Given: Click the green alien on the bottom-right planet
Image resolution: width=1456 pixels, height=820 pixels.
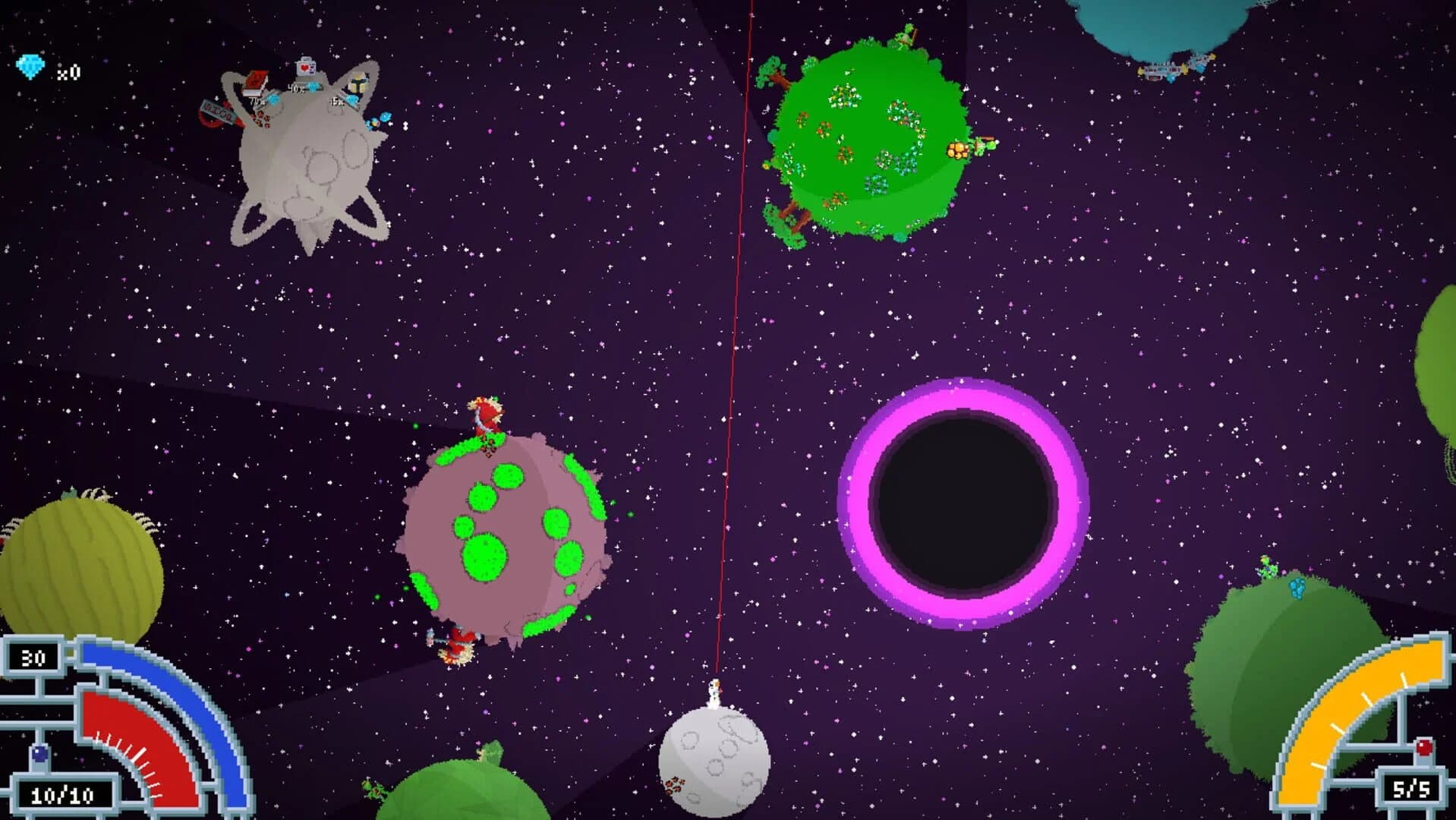Looking at the screenshot, I should tap(1268, 566).
